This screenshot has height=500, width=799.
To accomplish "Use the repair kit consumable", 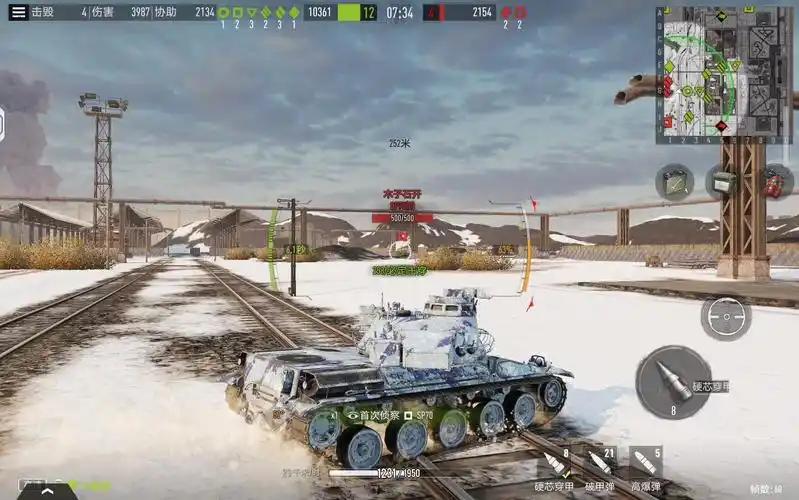I will coord(674,182).
